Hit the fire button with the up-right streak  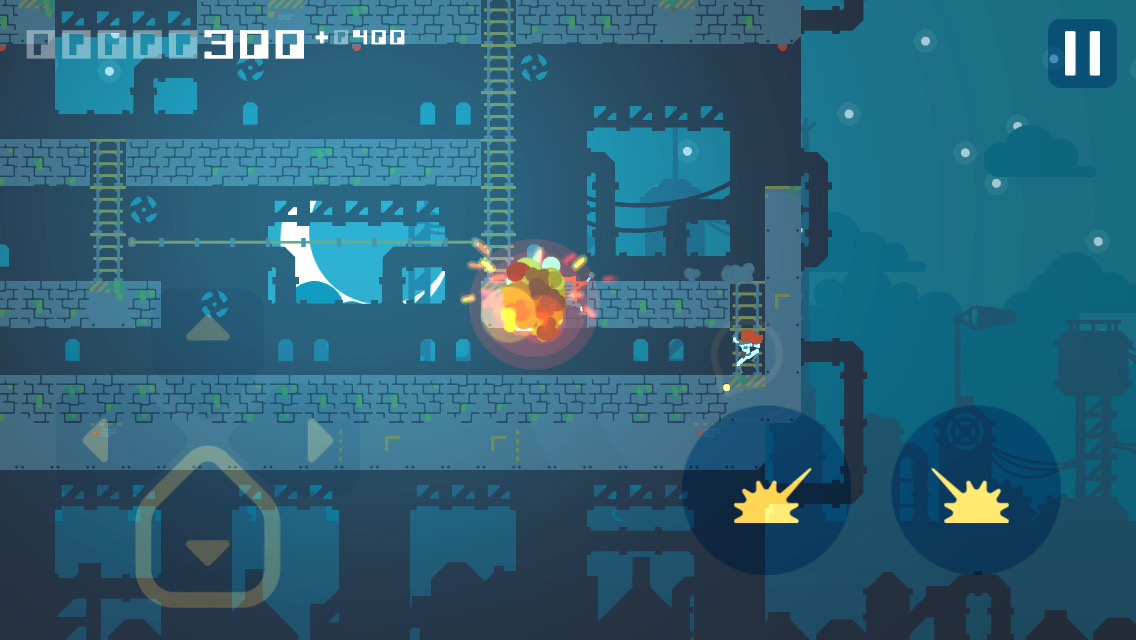coord(766,490)
